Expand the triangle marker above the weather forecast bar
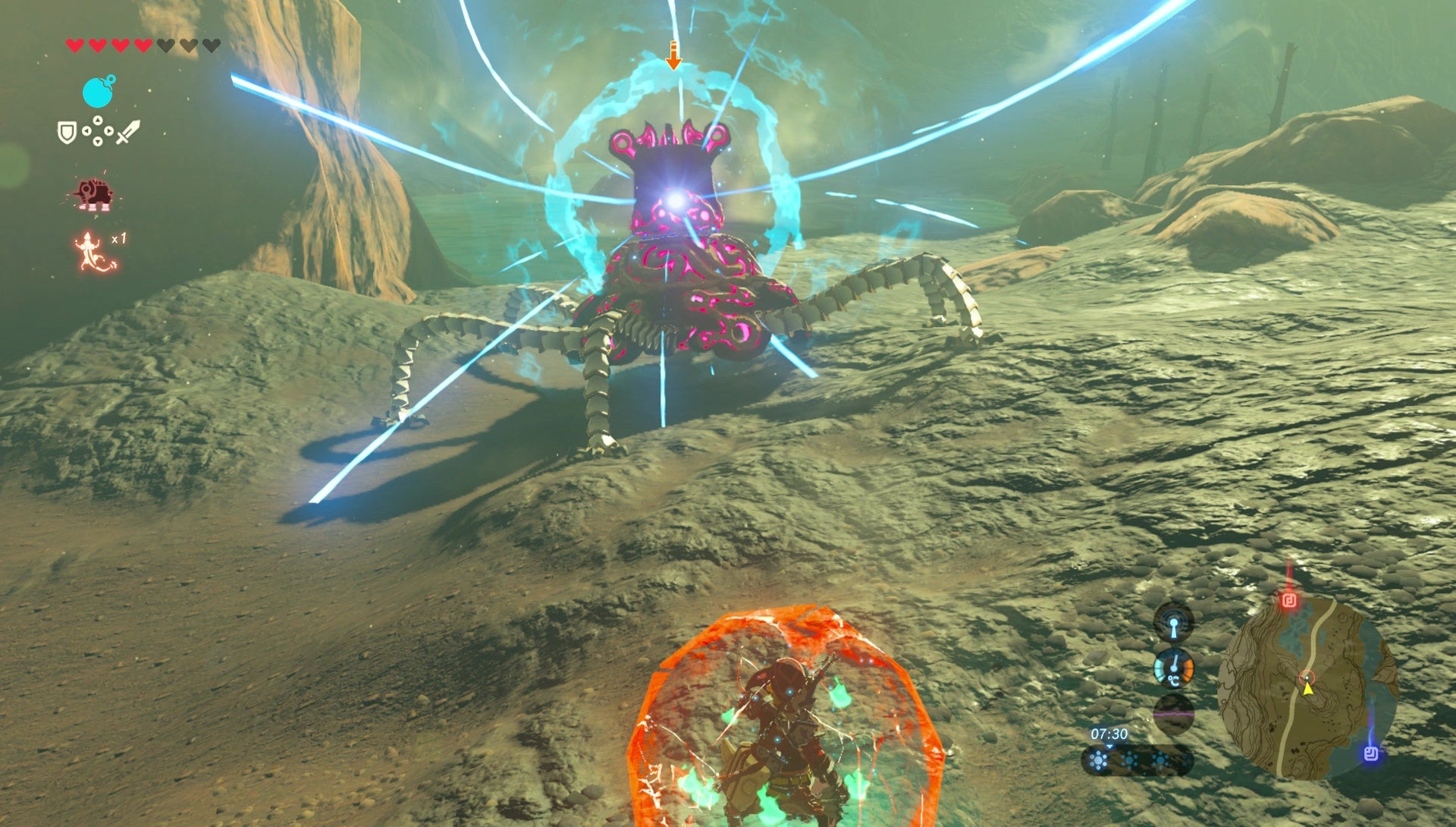This screenshot has width=1456, height=827. [1109, 747]
